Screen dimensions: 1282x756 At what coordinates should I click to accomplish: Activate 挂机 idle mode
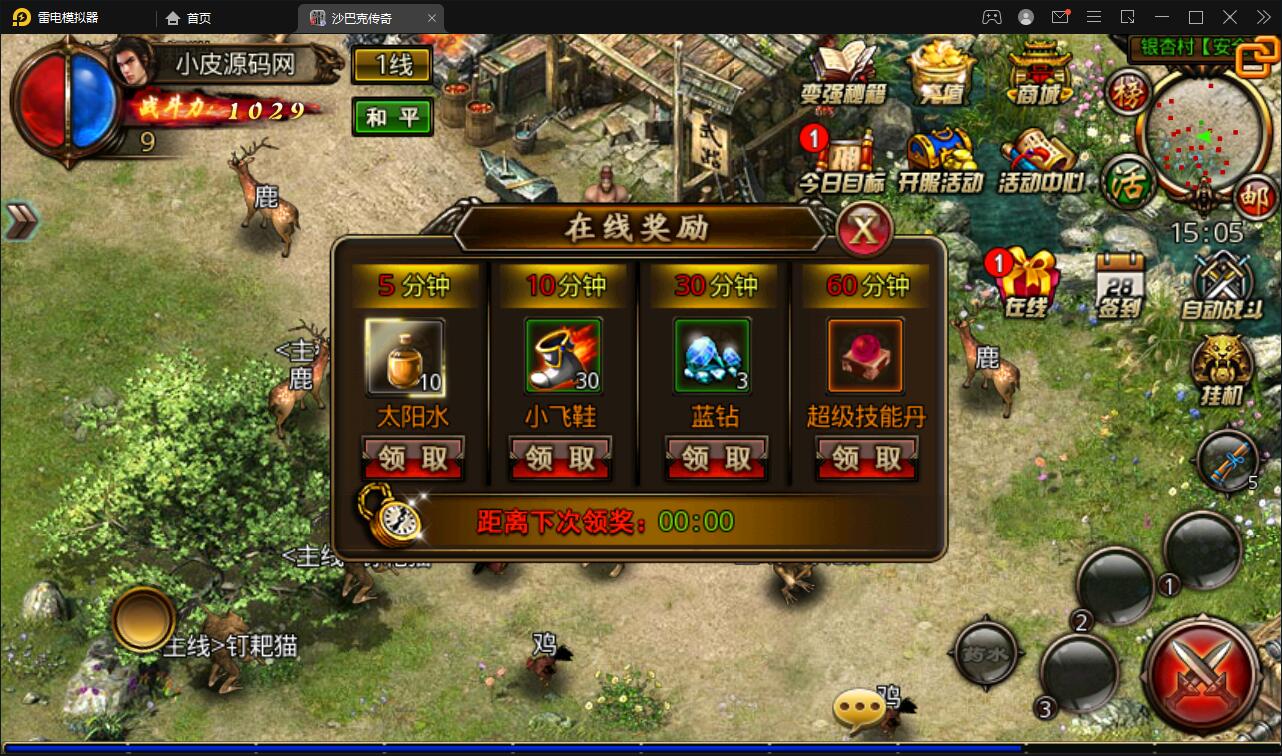[x=1222, y=370]
